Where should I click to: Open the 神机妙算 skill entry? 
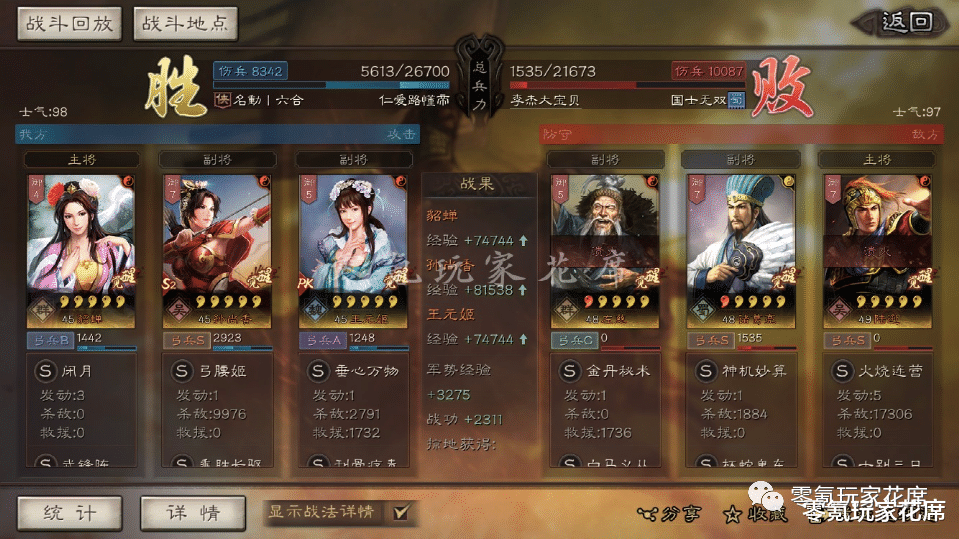(740, 371)
